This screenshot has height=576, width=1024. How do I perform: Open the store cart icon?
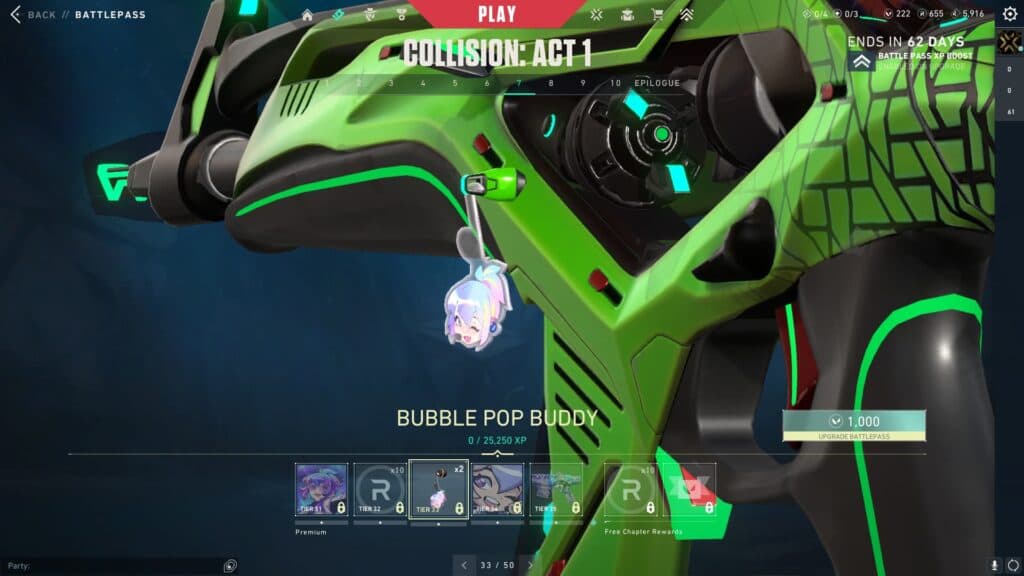click(x=657, y=15)
